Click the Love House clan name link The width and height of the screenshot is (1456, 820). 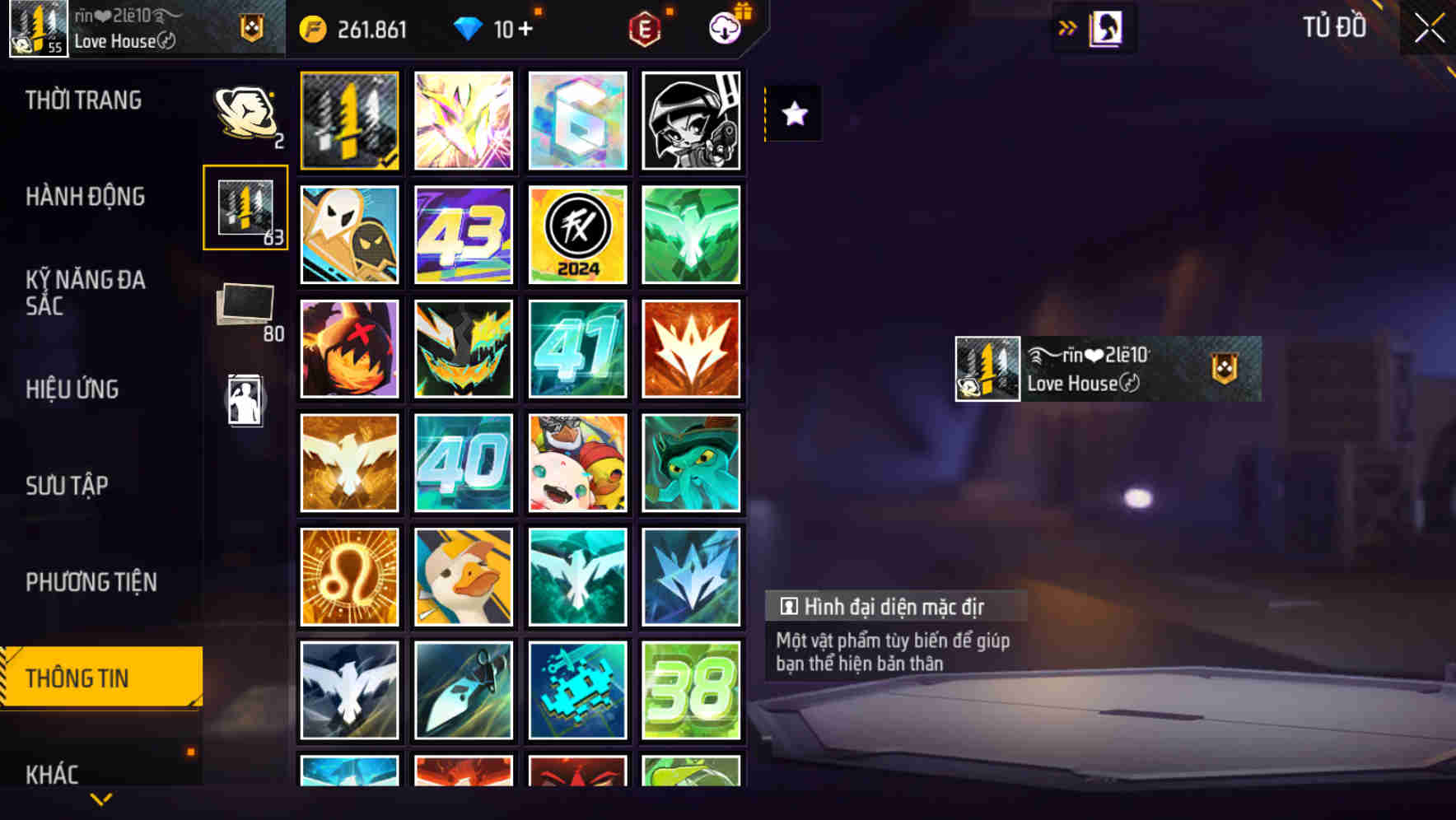tap(115, 43)
